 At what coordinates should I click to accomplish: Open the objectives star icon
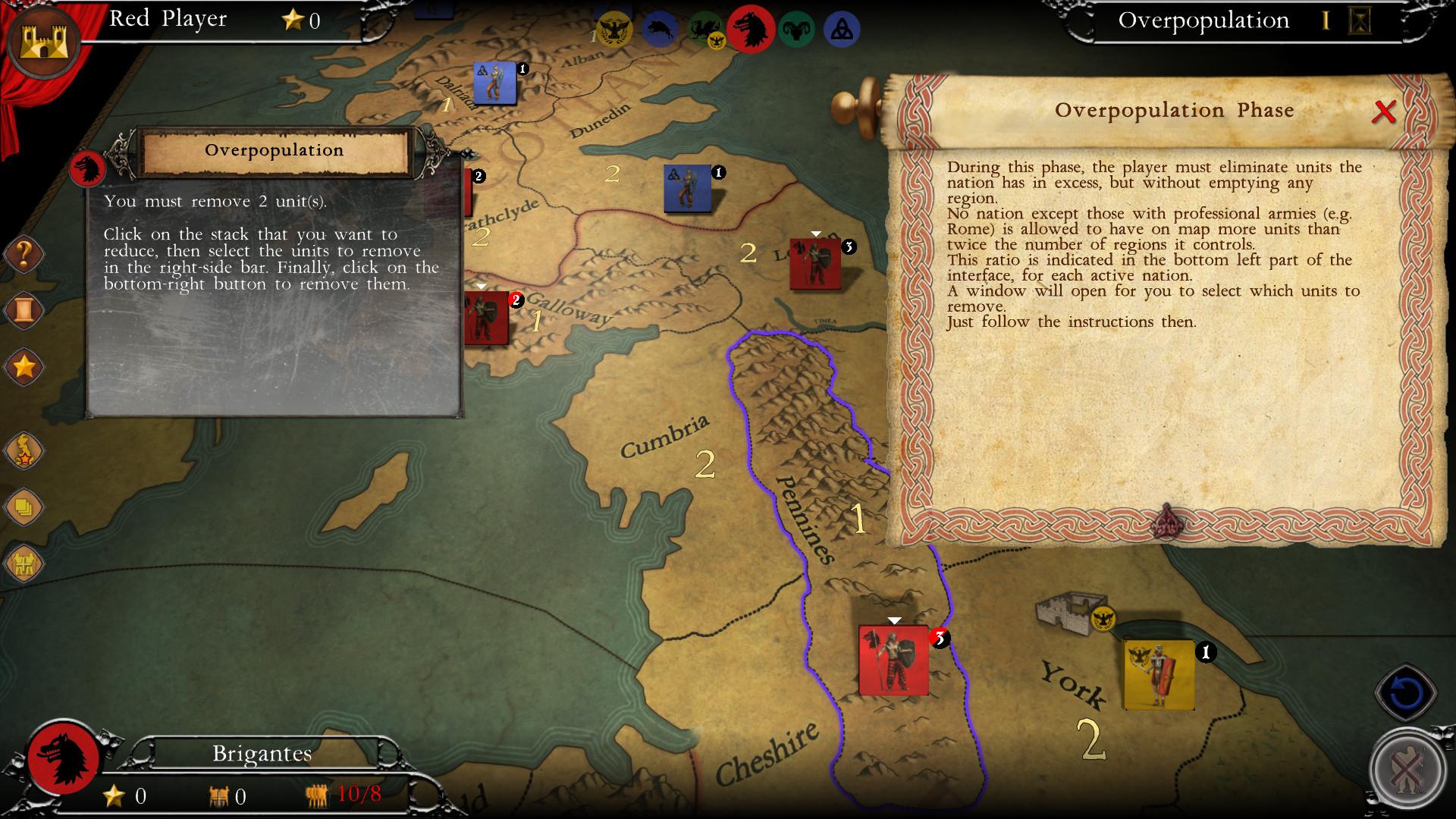click(x=25, y=366)
